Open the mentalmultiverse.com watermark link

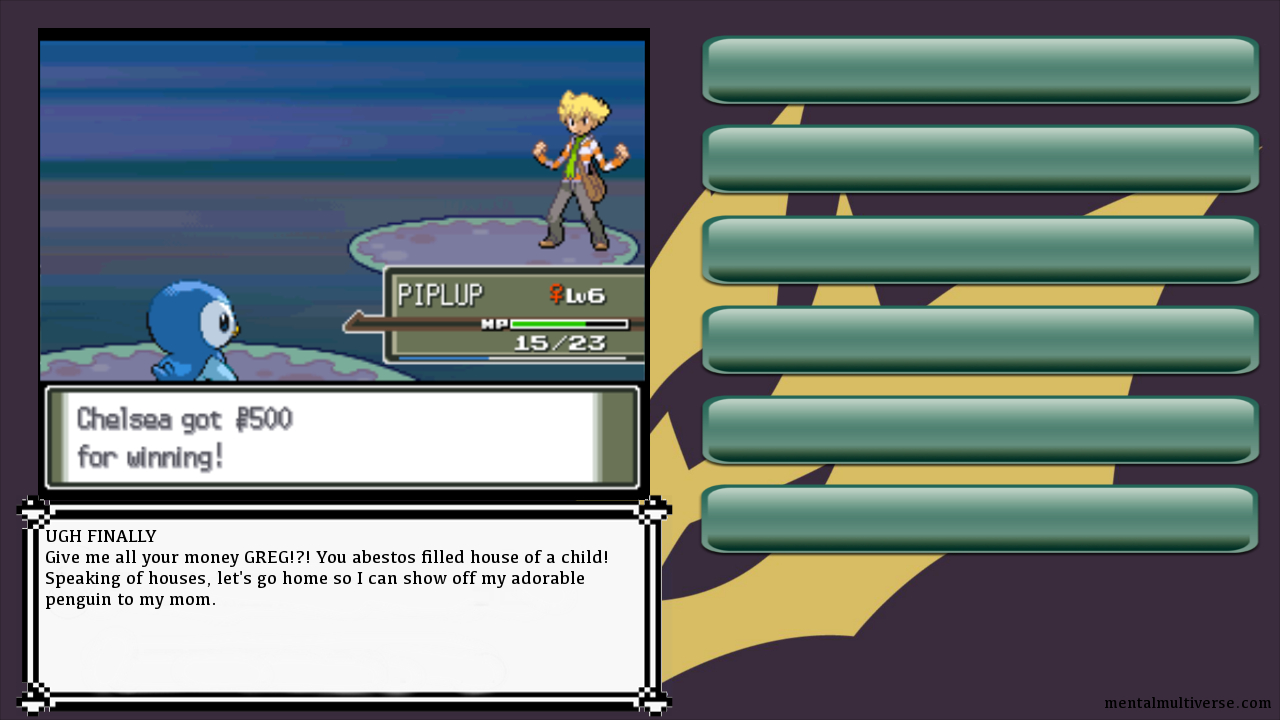(1187, 703)
